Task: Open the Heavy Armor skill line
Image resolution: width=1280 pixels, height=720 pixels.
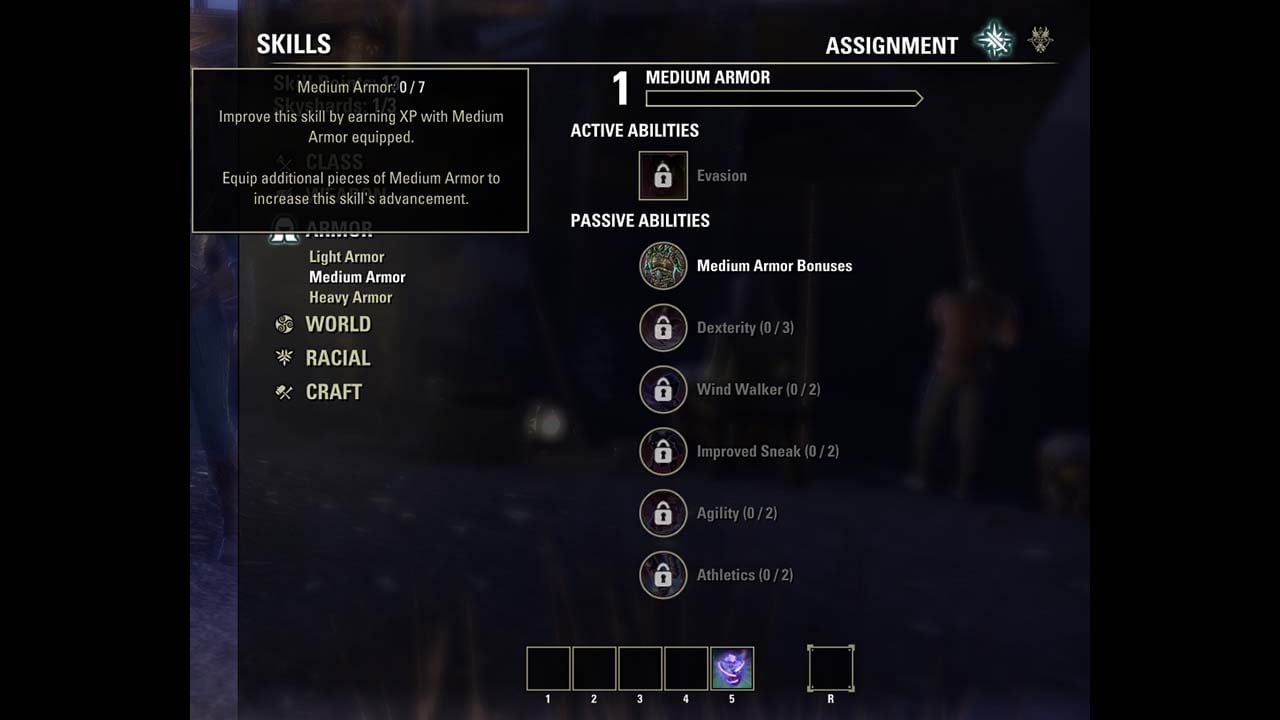Action: 350,297
